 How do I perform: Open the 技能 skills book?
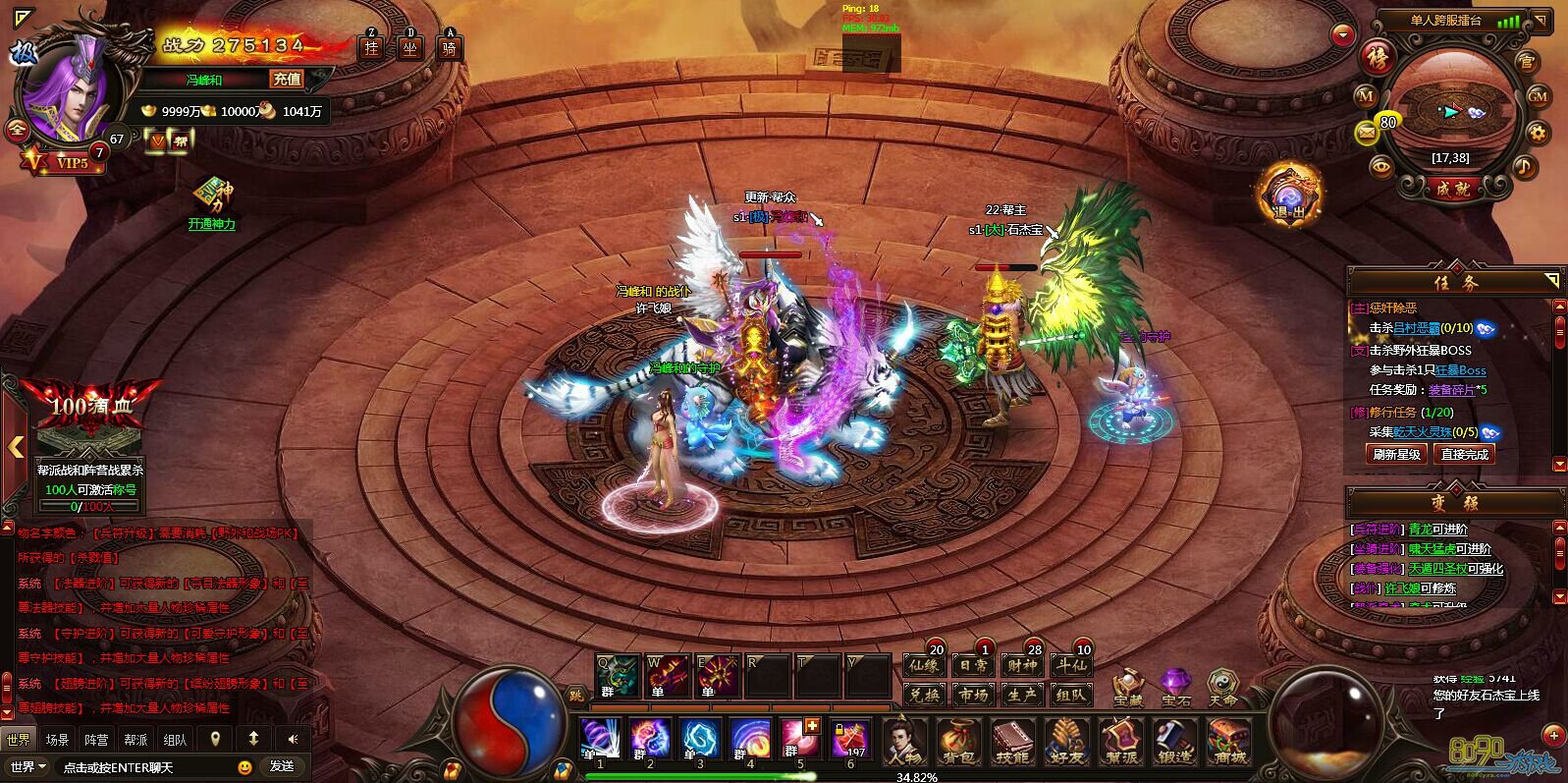pos(1012,742)
